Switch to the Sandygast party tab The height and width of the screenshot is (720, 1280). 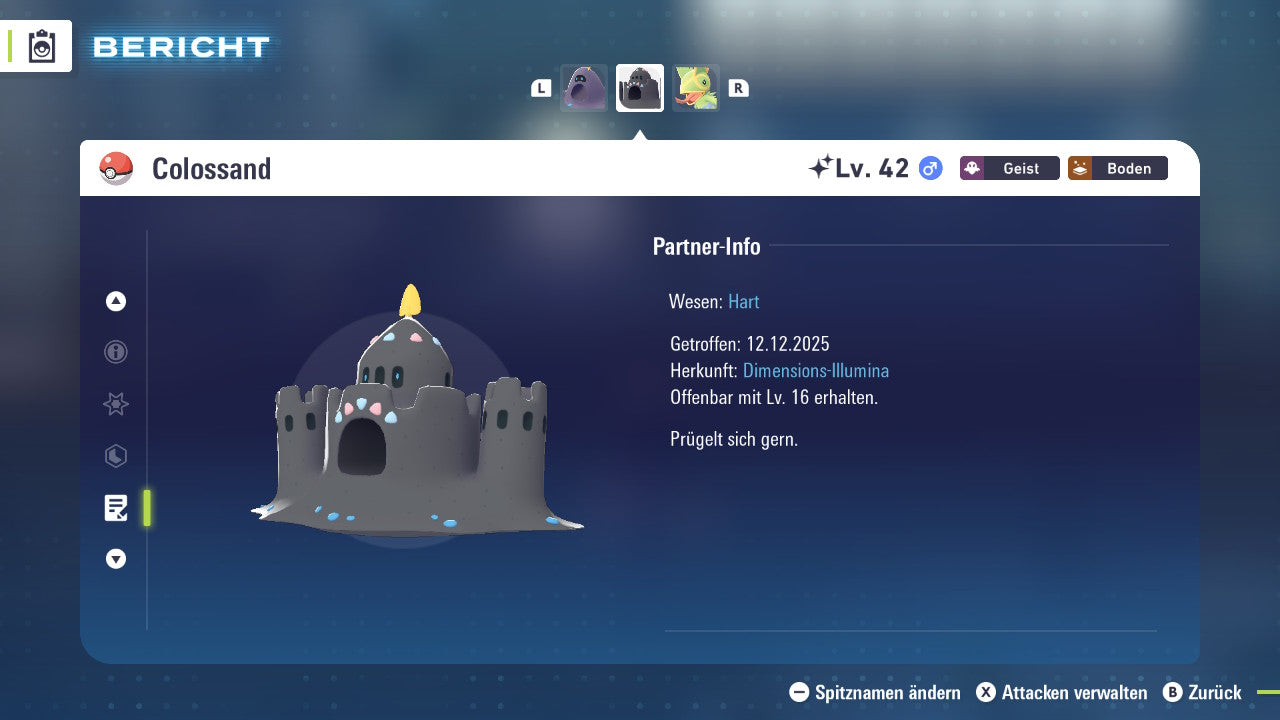584,88
